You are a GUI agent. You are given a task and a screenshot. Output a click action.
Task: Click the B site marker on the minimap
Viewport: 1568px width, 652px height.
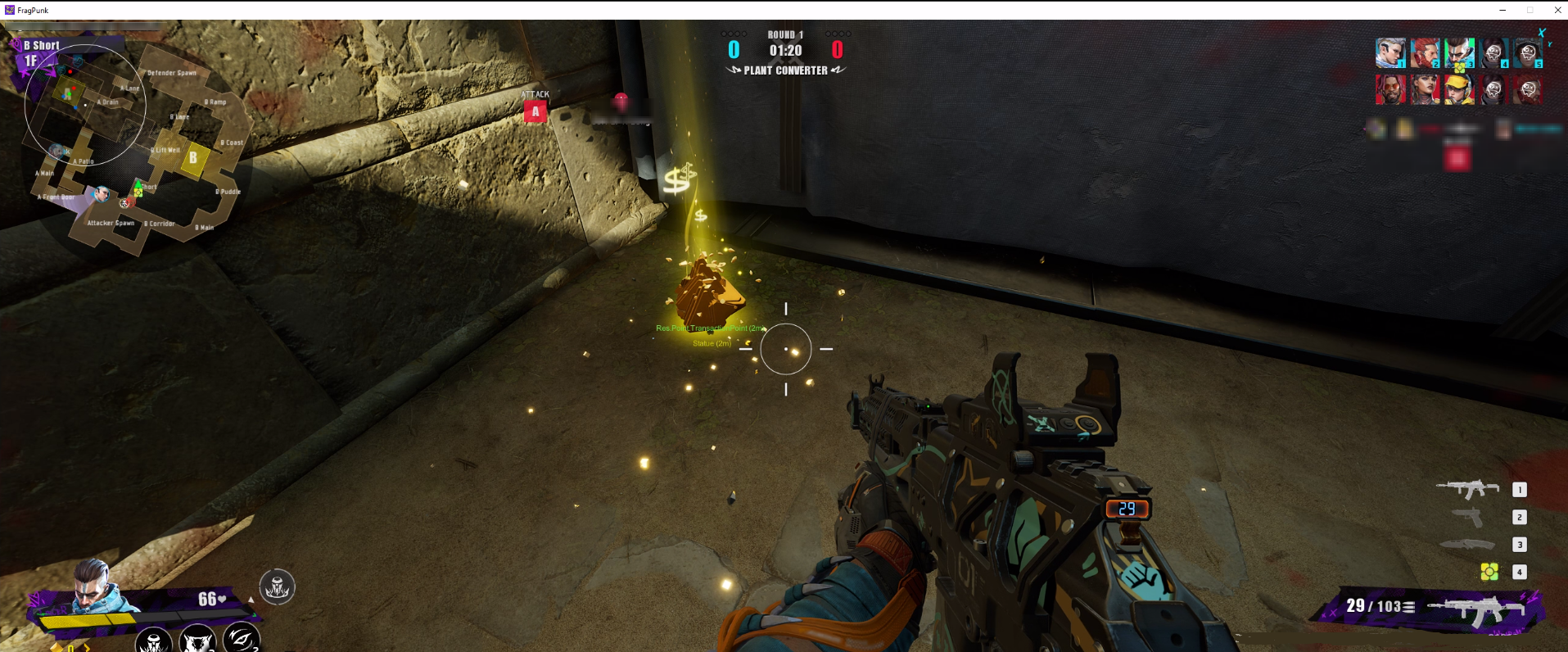tap(193, 157)
